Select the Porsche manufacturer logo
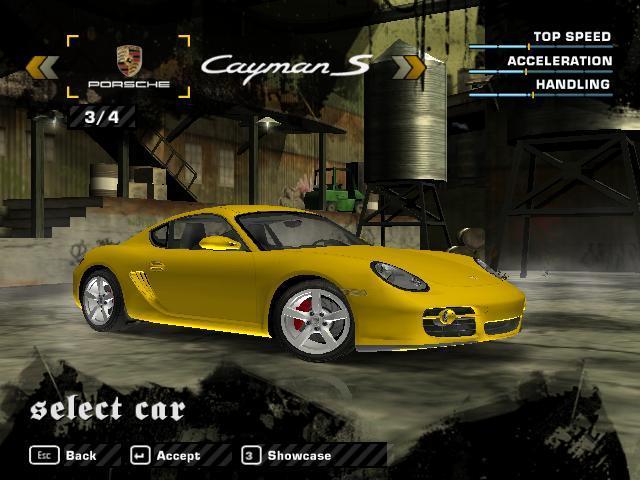This screenshot has width=640, height=480. [x=128, y=66]
